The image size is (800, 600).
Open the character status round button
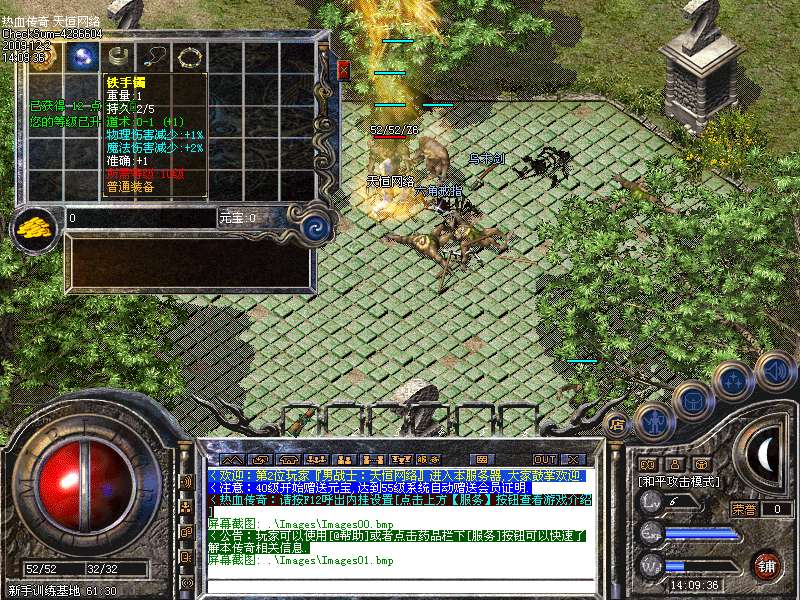click(652, 421)
